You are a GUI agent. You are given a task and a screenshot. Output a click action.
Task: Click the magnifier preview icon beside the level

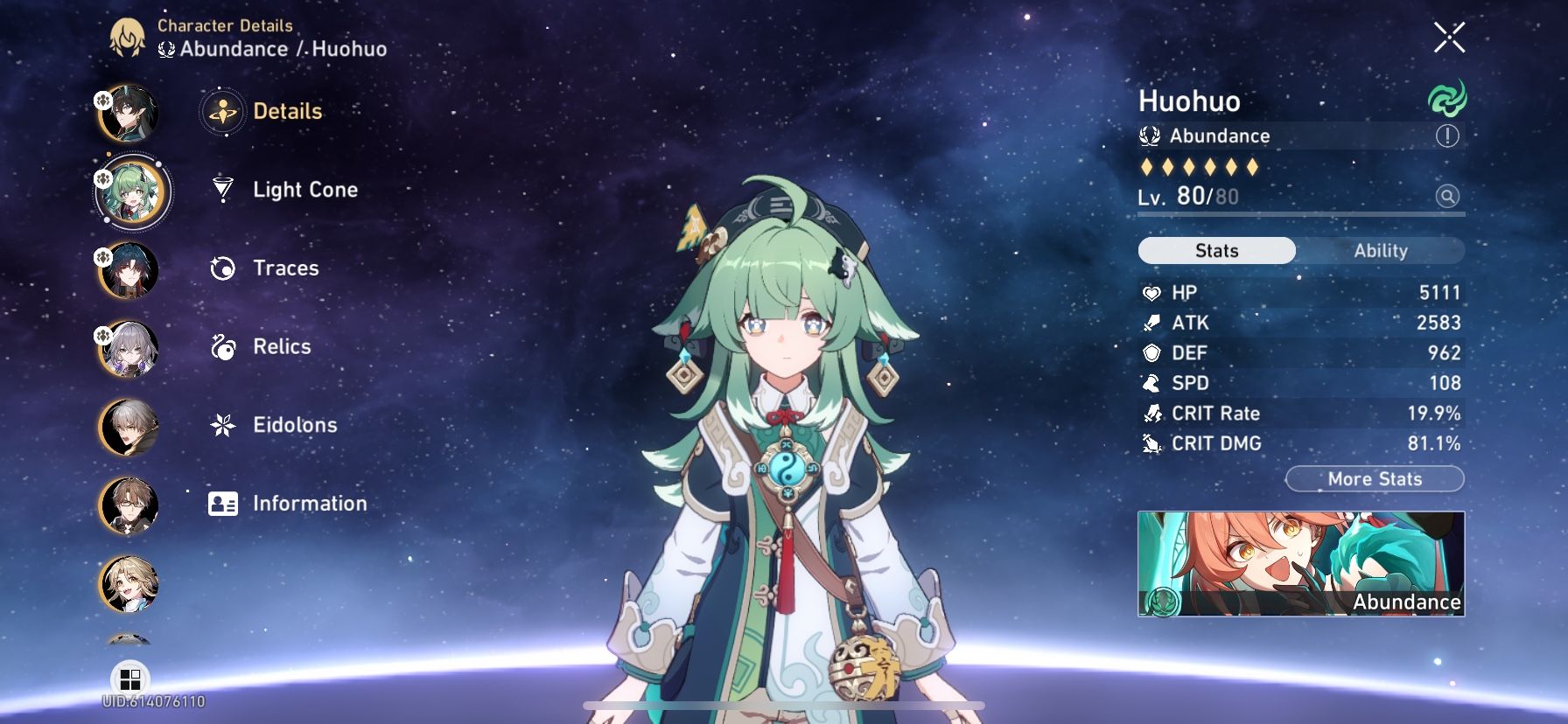coord(1446,196)
